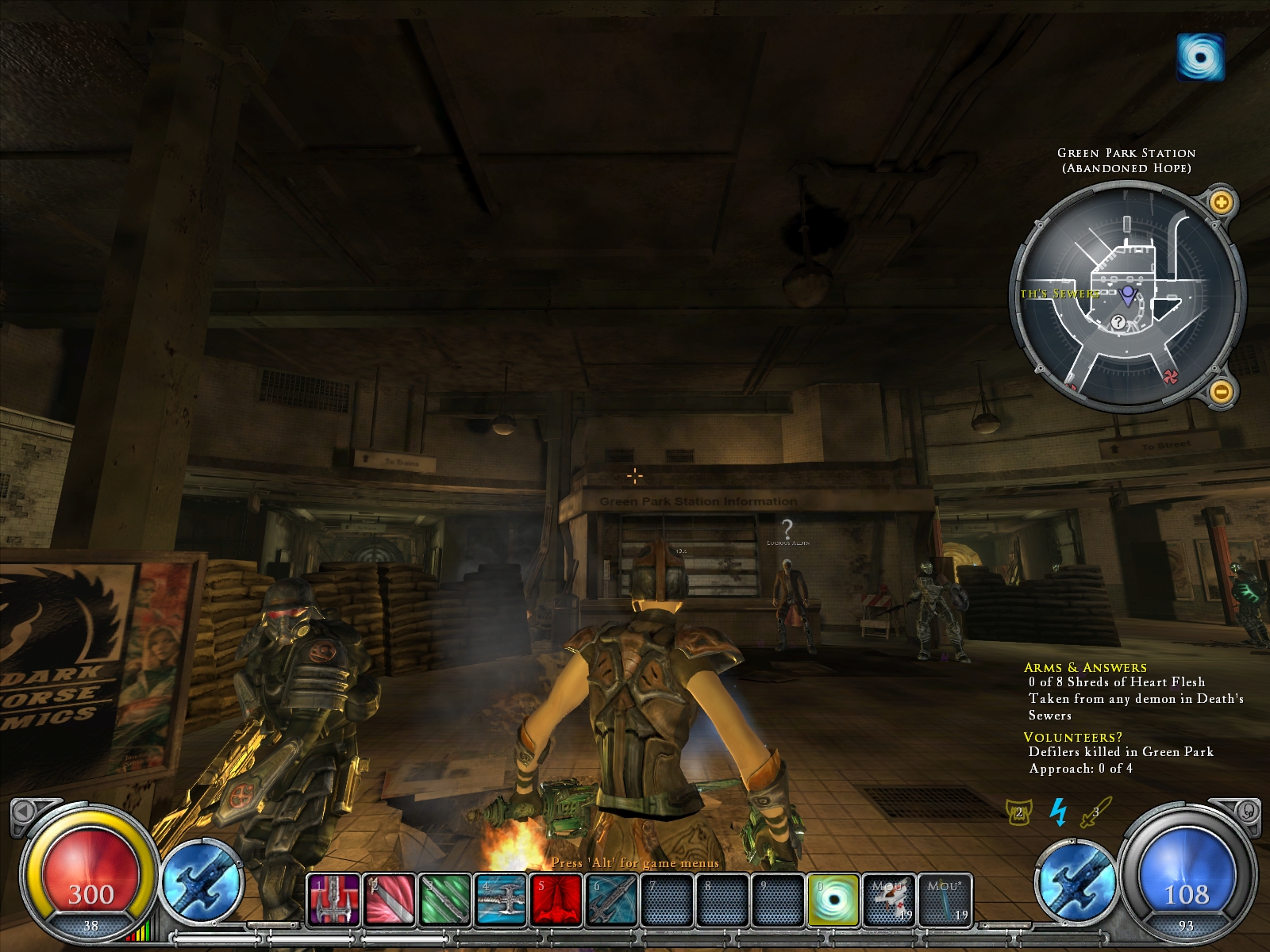The image size is (1270, 952).
Task: Select the Volunteers? quest tracker entry
Action: pyautogui.click(x=1073, y=738)
